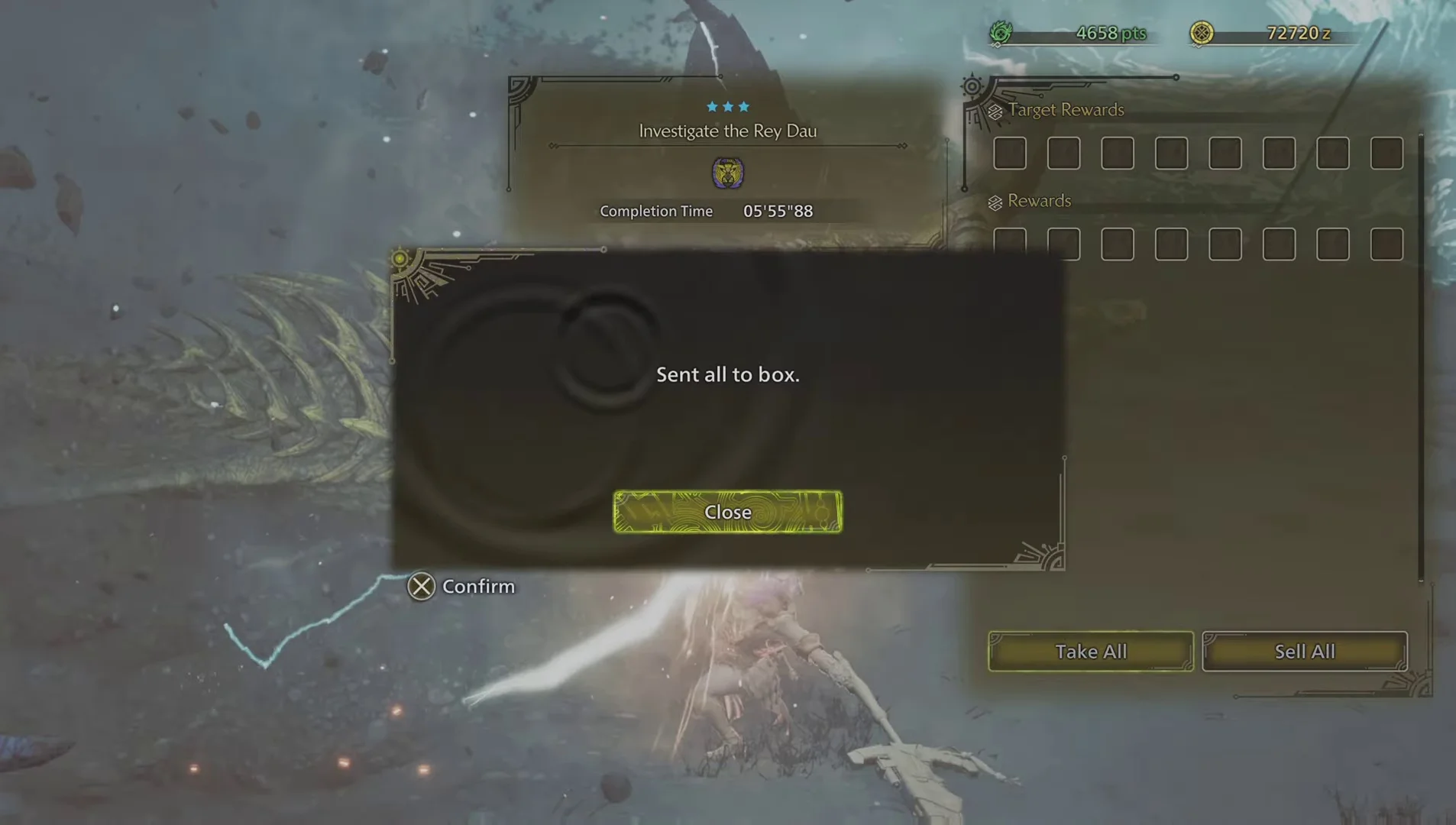Select the last slot in the Rewards row
The image size is (1456, 825).
(1386, 244)
